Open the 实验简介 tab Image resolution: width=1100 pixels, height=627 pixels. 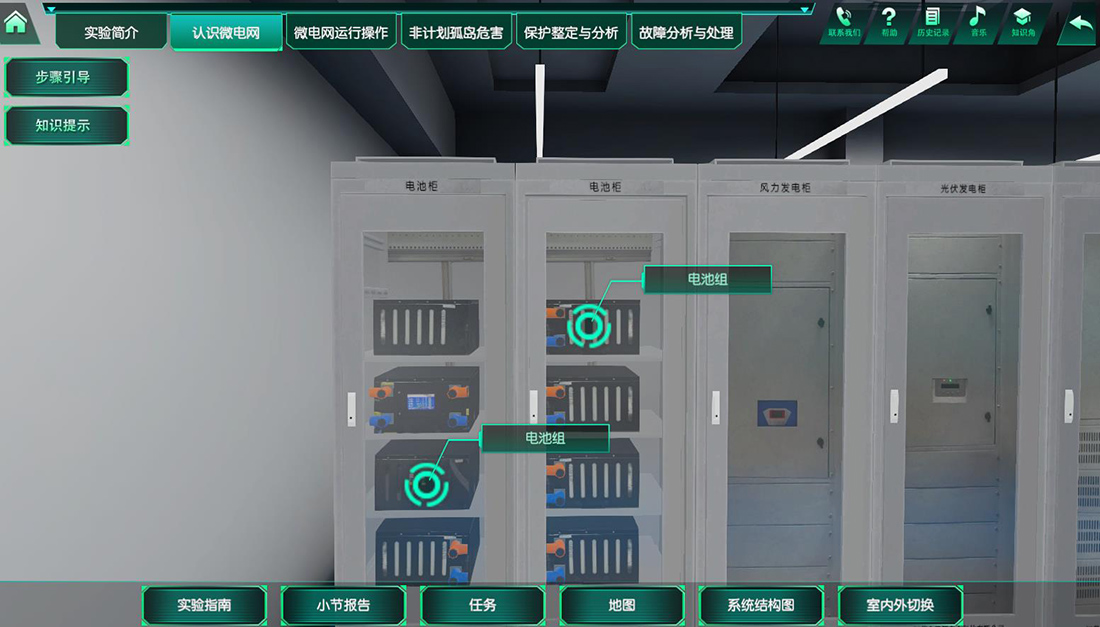pos(111,33)
